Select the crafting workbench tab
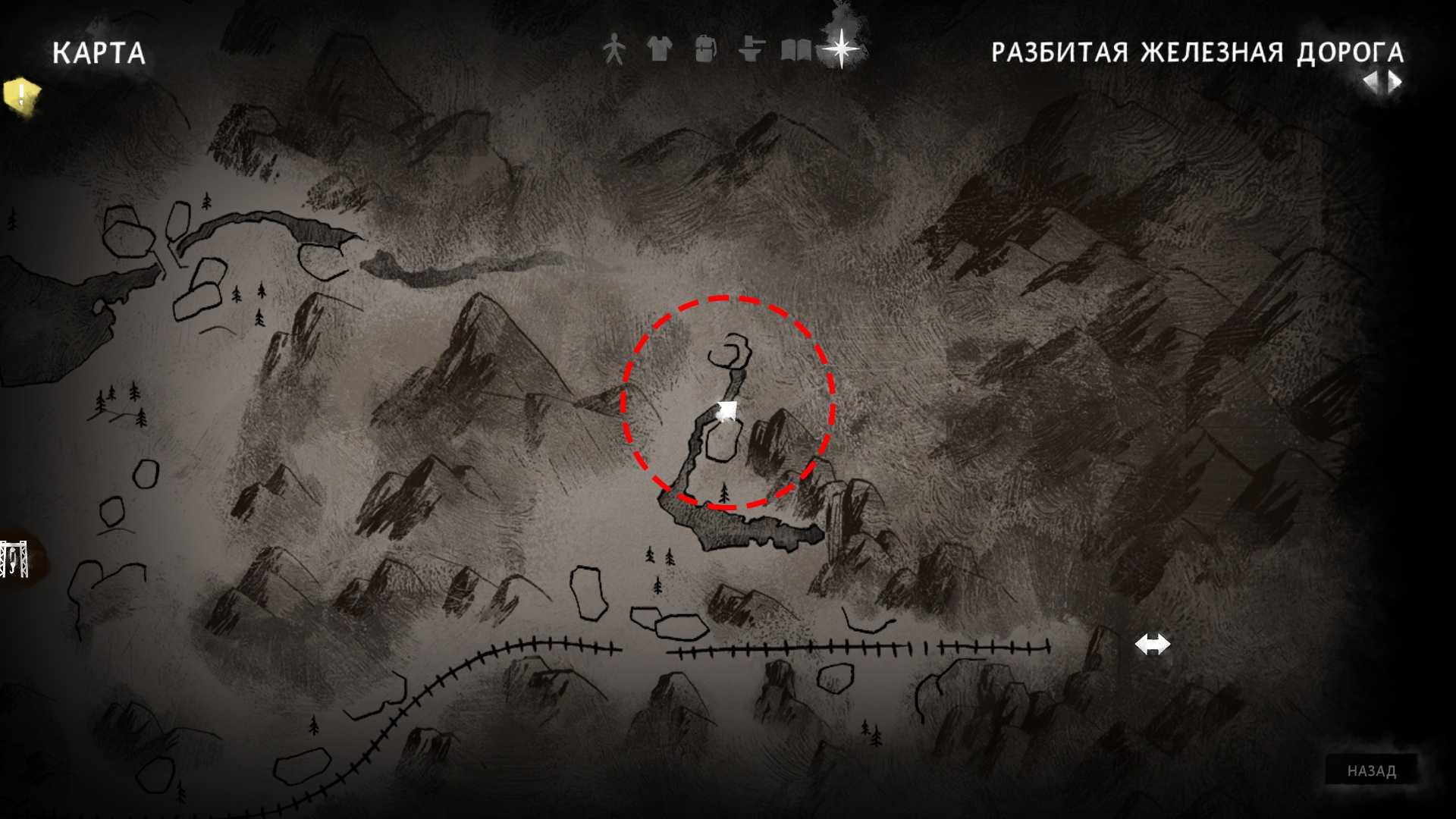Viewport: 1456px width, 819px height. [750, 50]
